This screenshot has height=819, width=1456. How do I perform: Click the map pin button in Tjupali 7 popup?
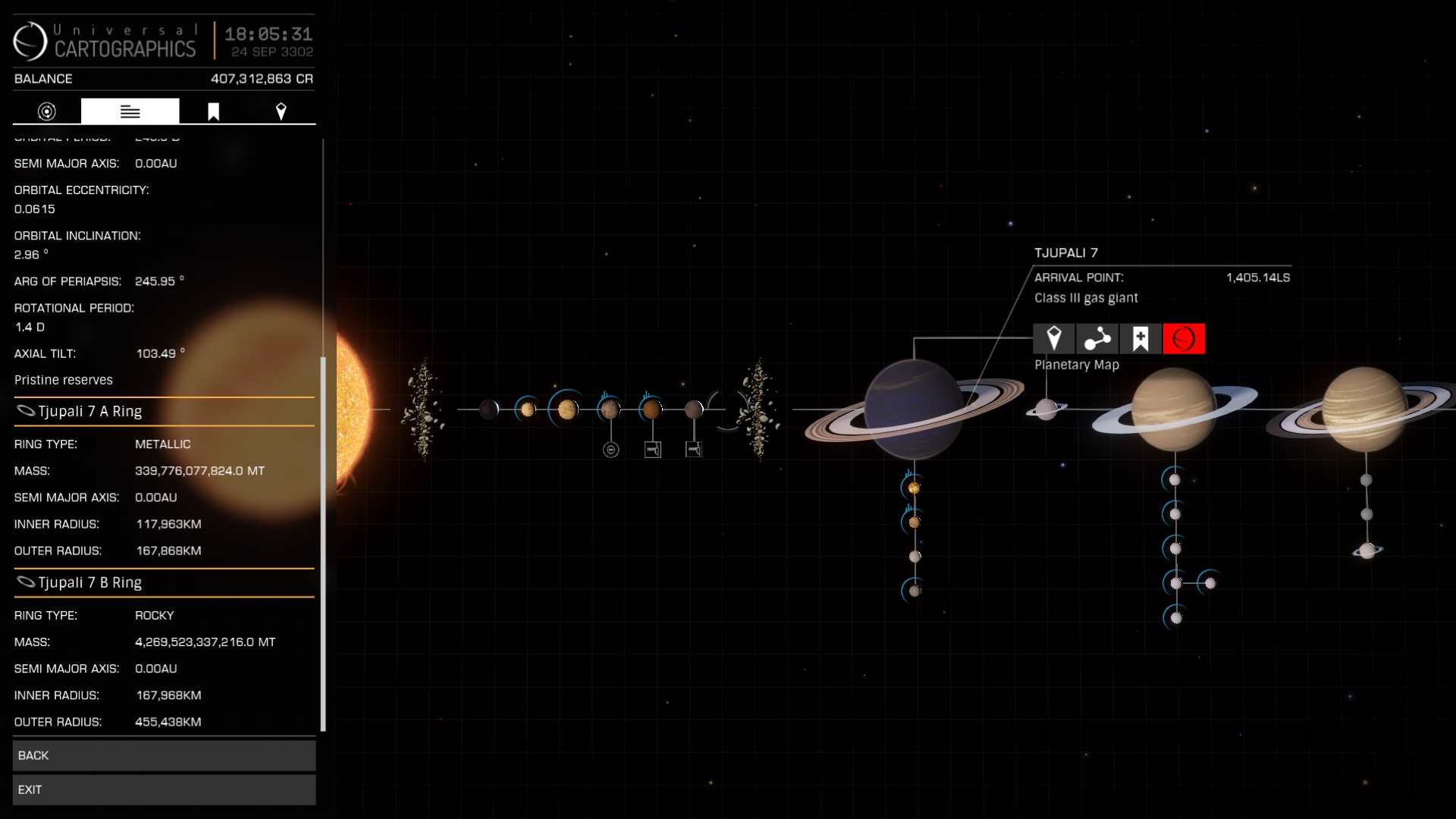pyautogui.click(x=1053, y=339)
